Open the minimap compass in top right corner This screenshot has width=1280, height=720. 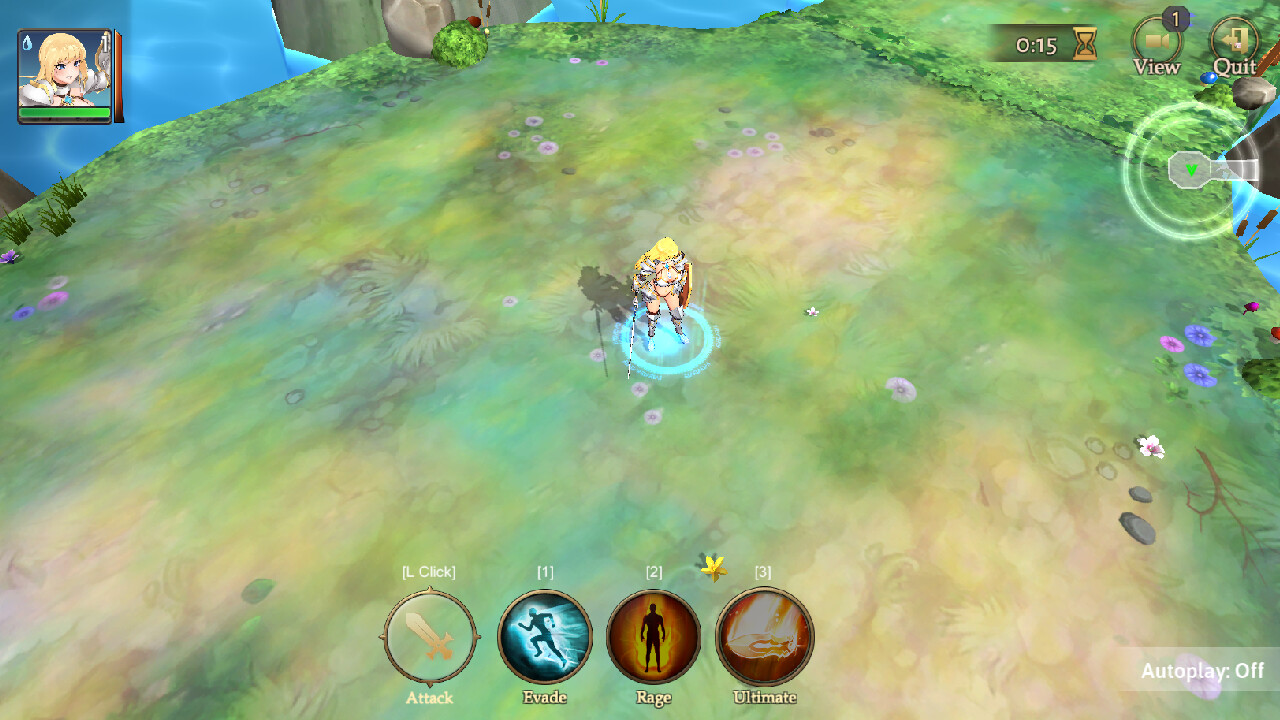point(1189,170)
